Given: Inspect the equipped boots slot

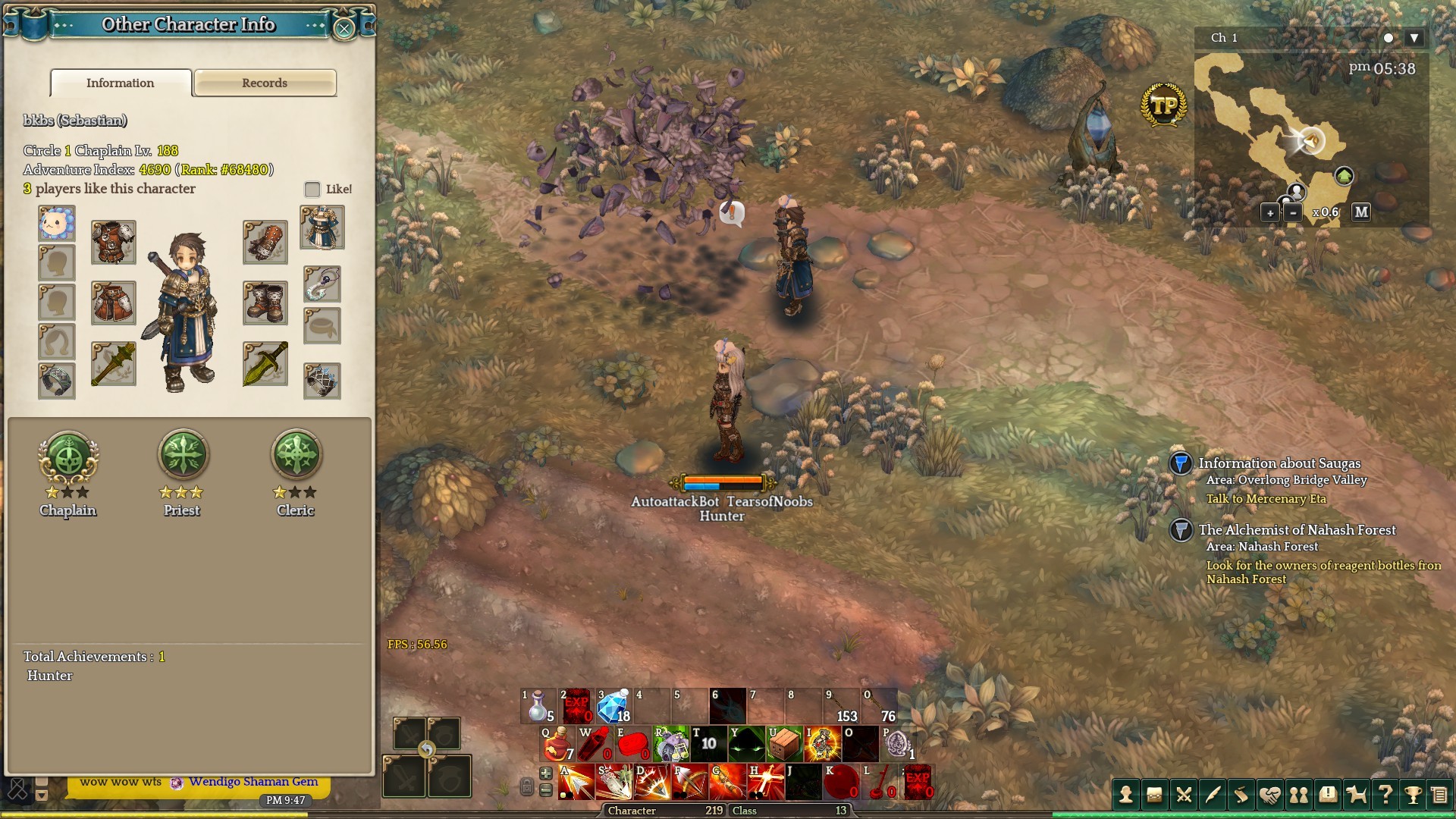Looking at the screenshot, I should click(265, 303).
